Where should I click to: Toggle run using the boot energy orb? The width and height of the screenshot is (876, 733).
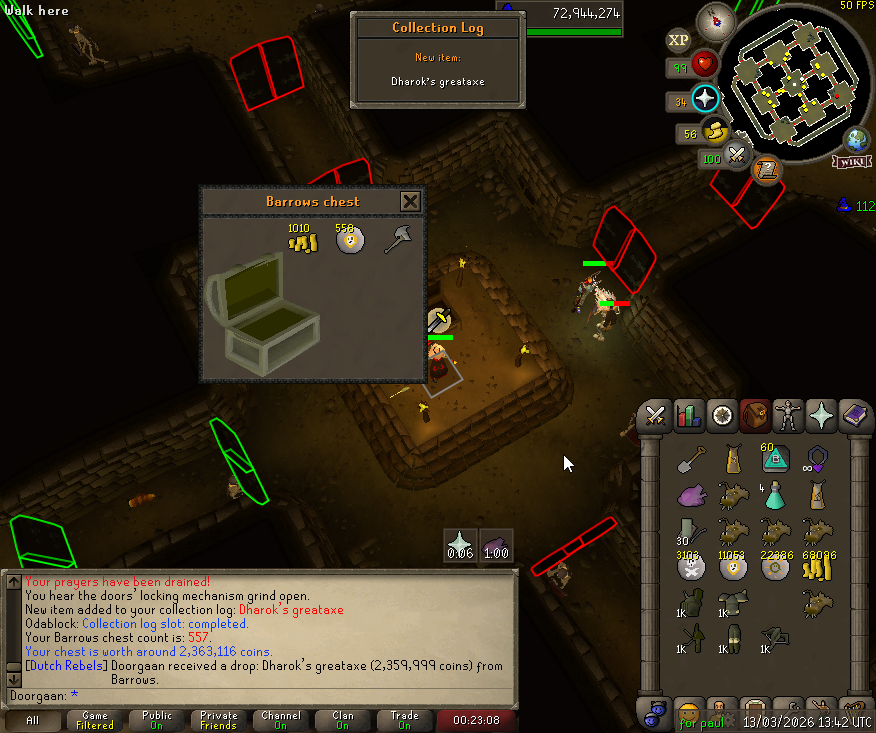point(714,131)
